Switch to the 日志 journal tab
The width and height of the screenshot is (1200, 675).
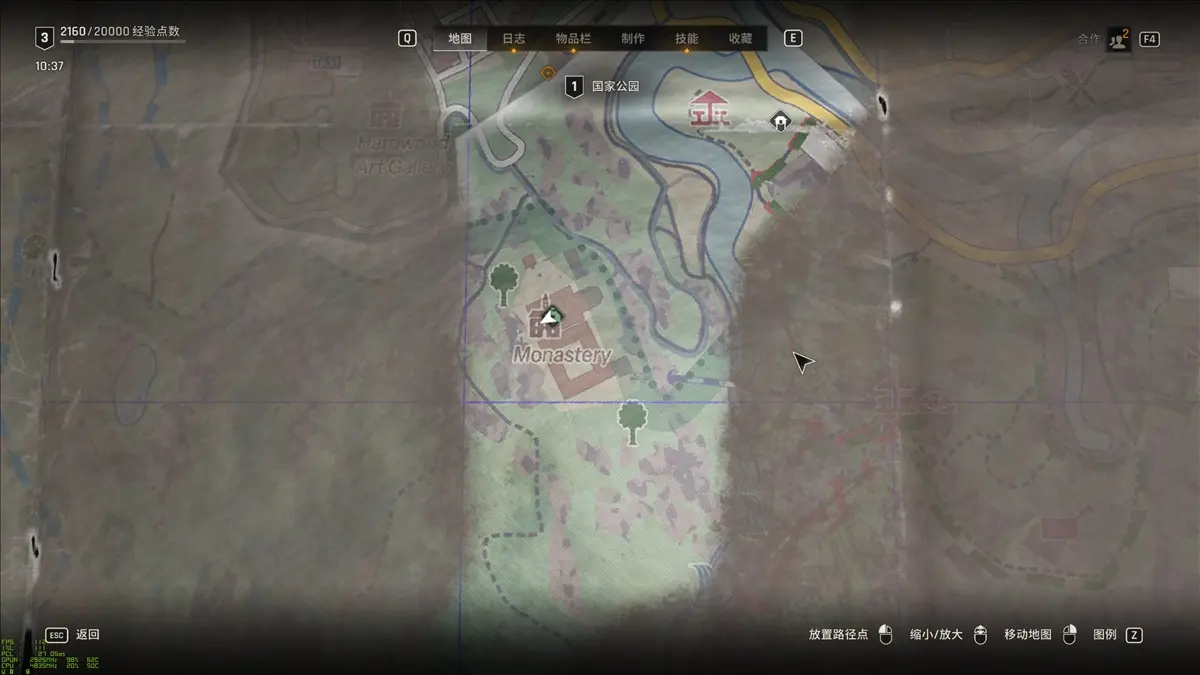(513, 39)
